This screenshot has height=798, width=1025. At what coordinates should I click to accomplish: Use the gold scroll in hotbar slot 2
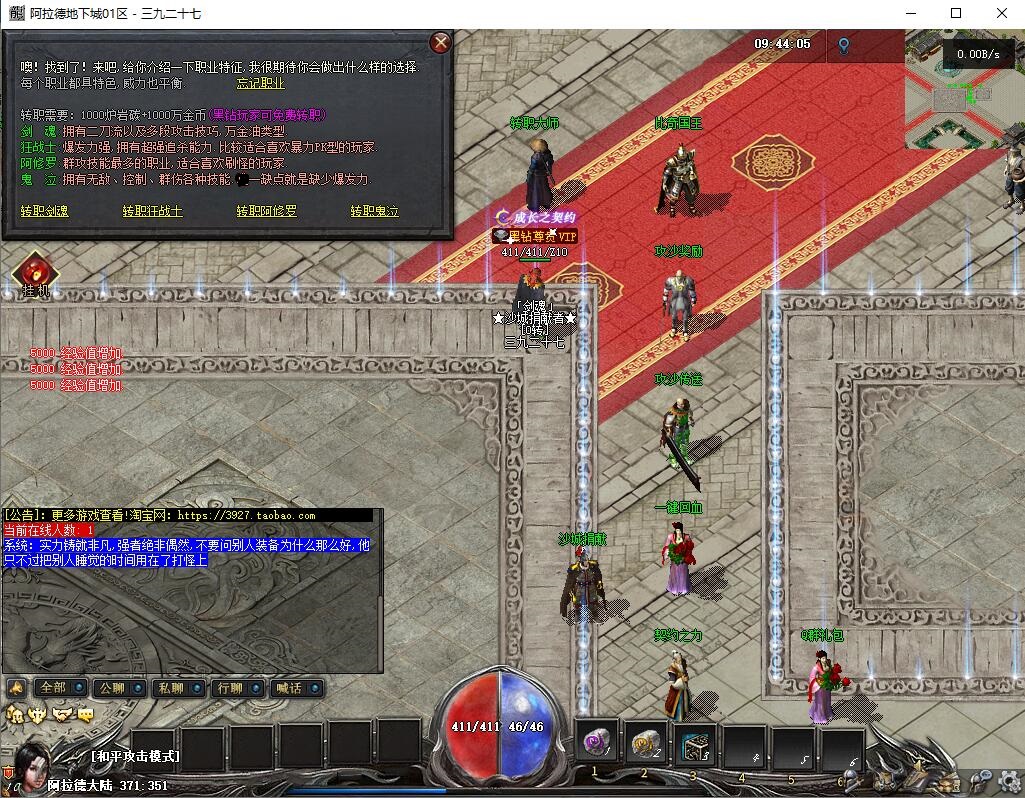[x=646, y=744]
